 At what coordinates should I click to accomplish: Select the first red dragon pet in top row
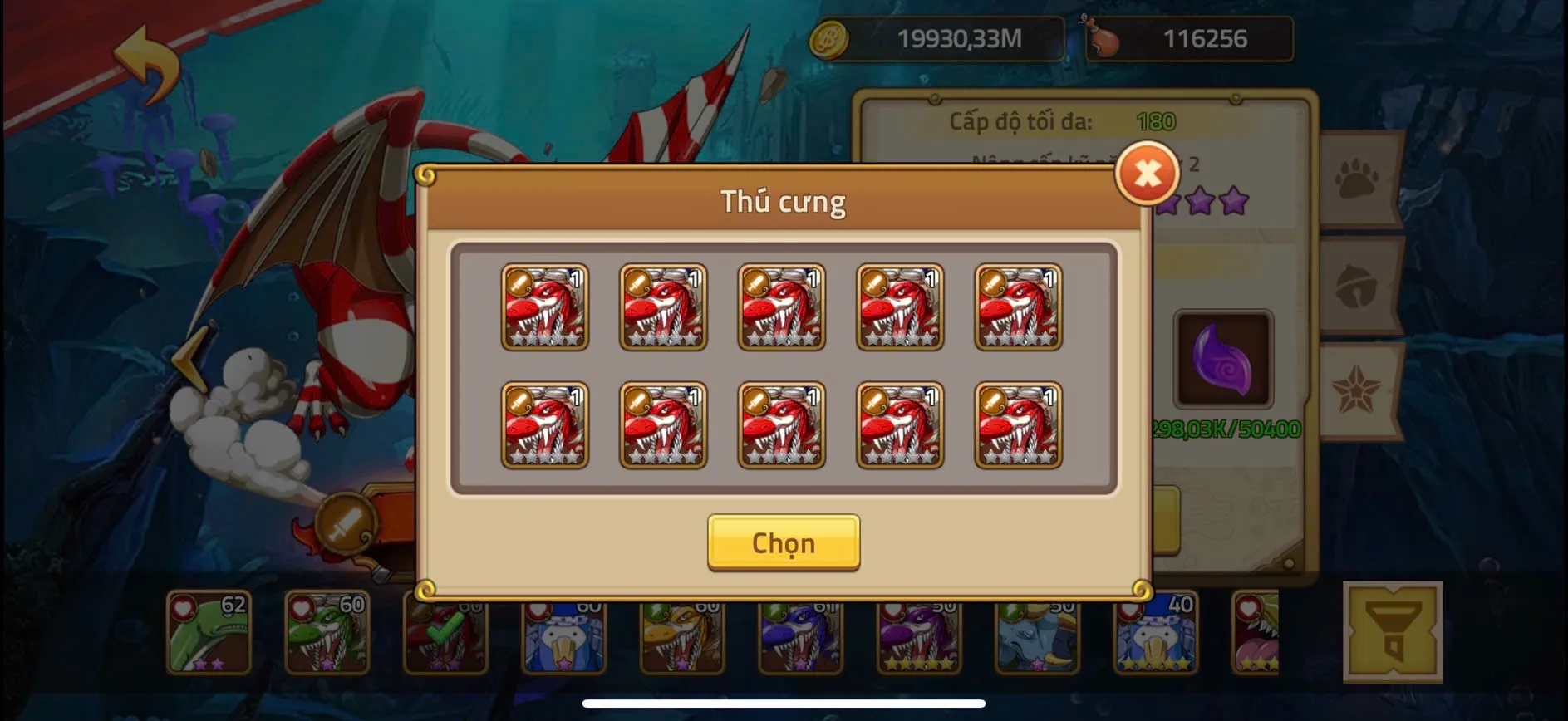click(x=545, y=307)
